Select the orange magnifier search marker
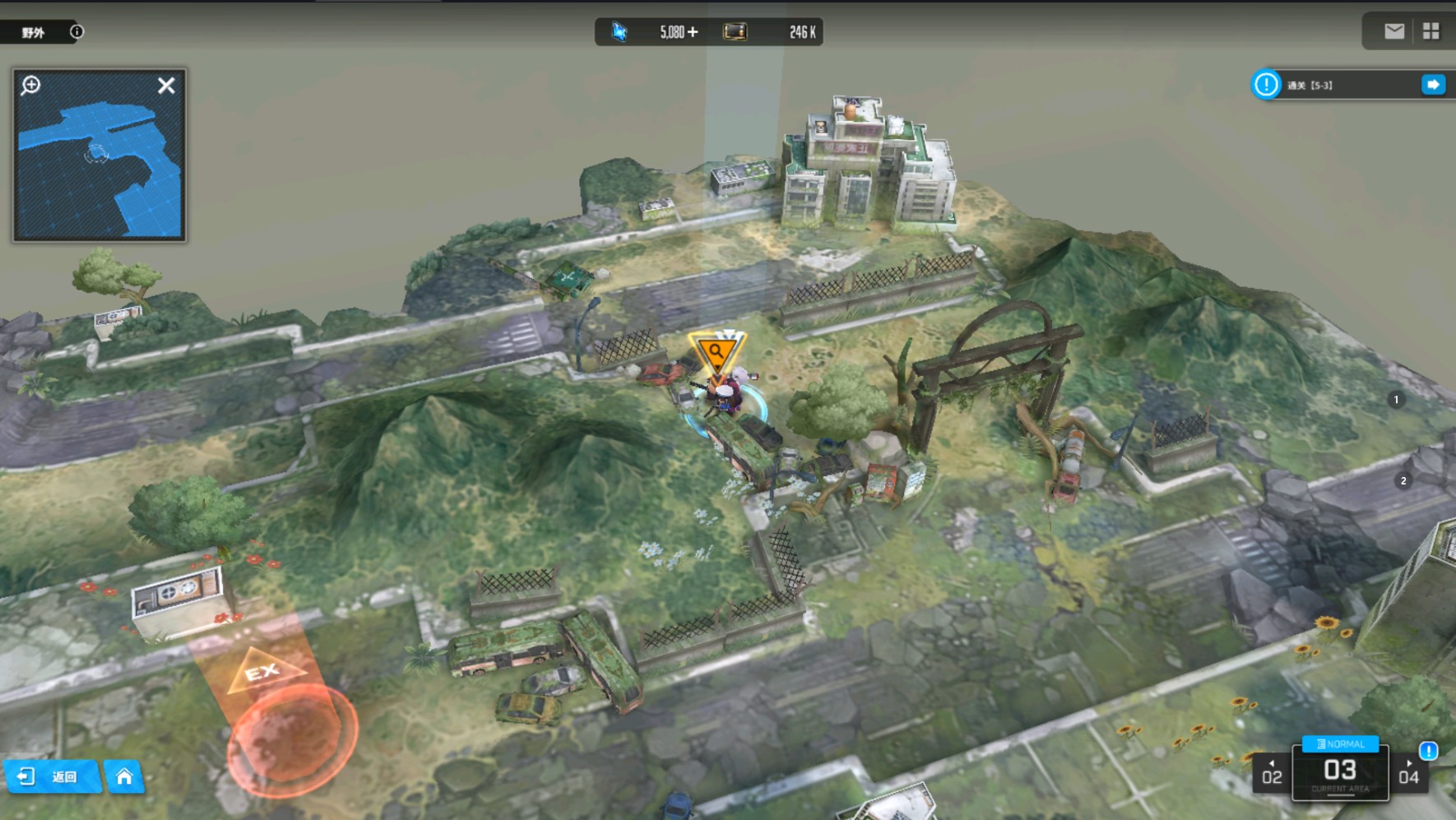Image resolution: width=1456 pixels, height=820 pixels. click(x=716, y=353)
